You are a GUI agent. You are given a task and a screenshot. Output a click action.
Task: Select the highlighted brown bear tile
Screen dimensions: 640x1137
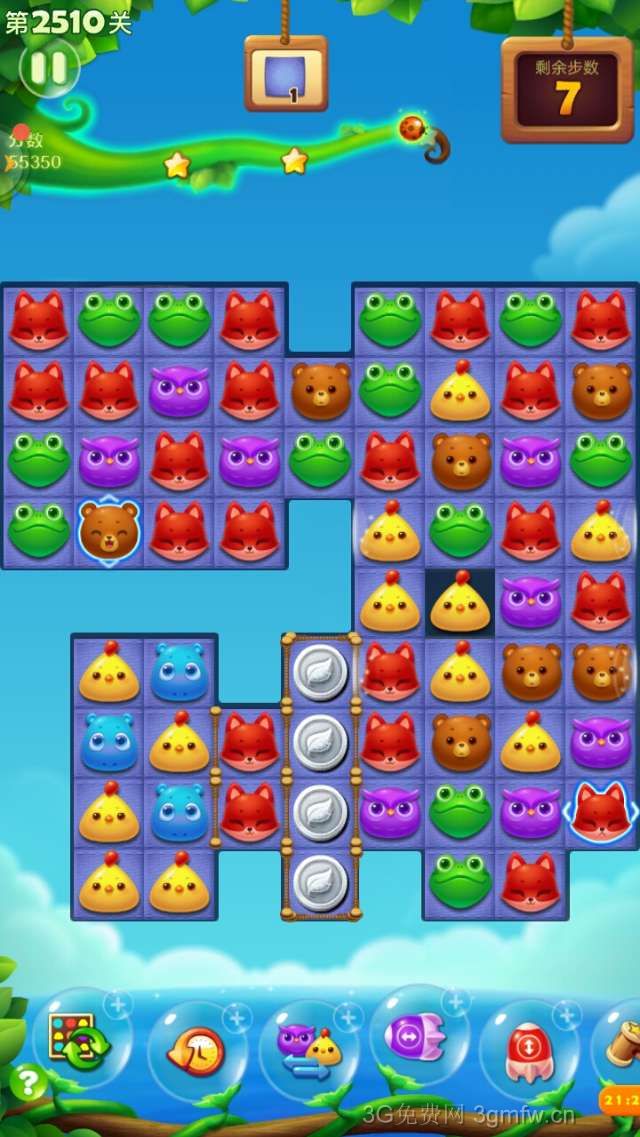click(x=109, y=531)
